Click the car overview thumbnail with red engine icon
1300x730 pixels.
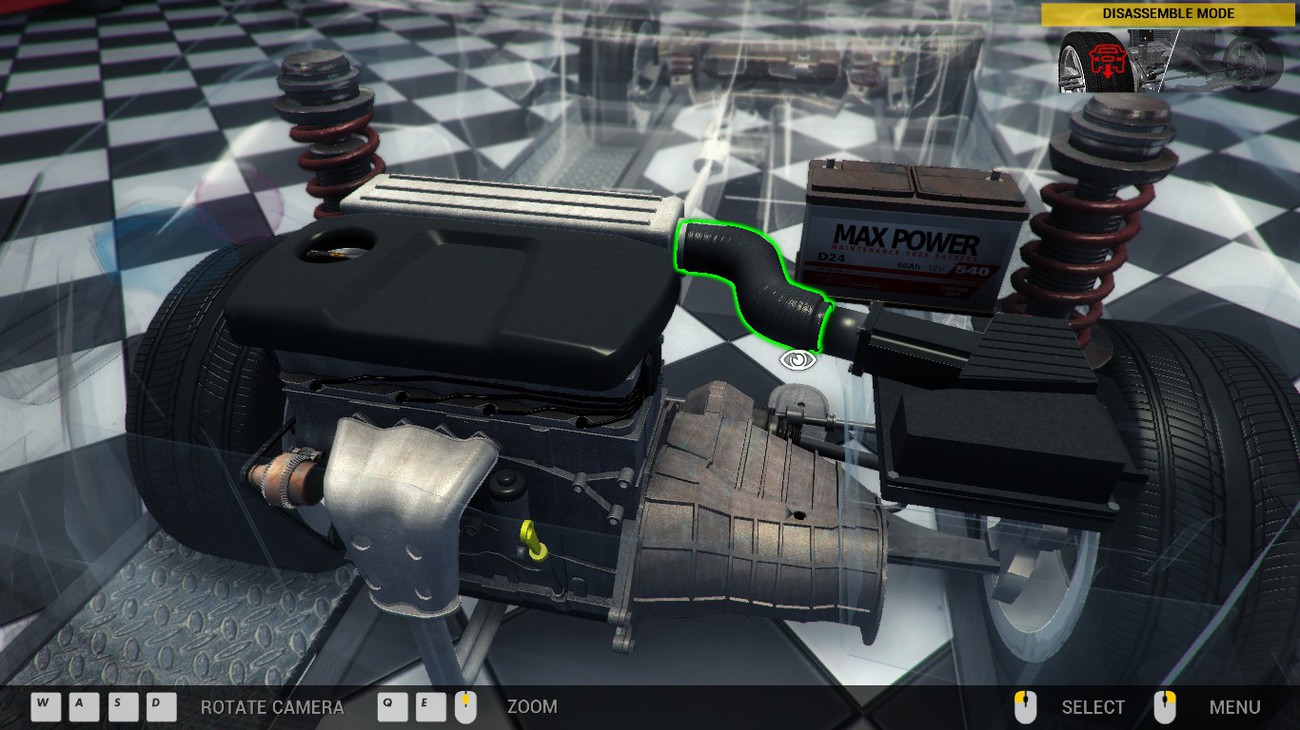point(1169,61)
